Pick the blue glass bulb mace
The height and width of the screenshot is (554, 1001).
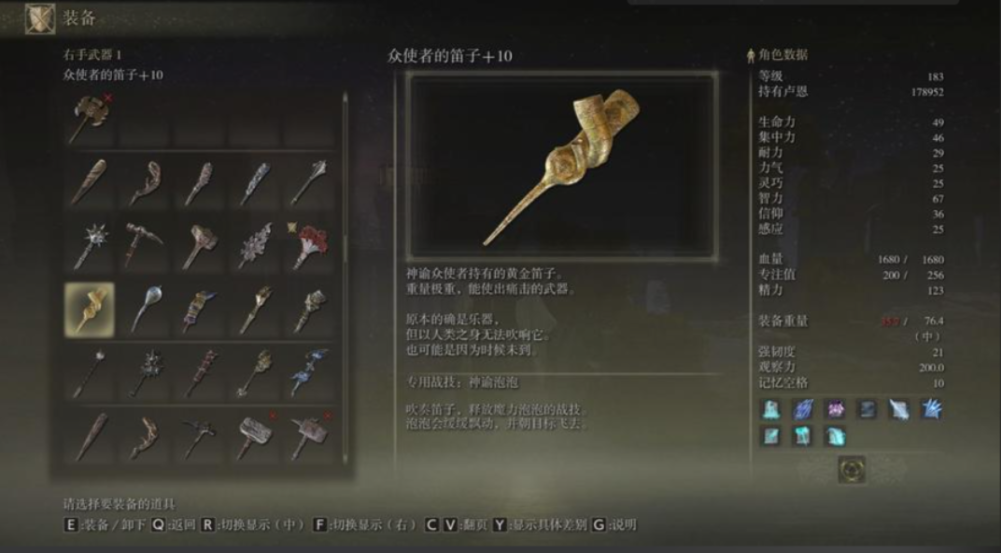coord(144,308)
